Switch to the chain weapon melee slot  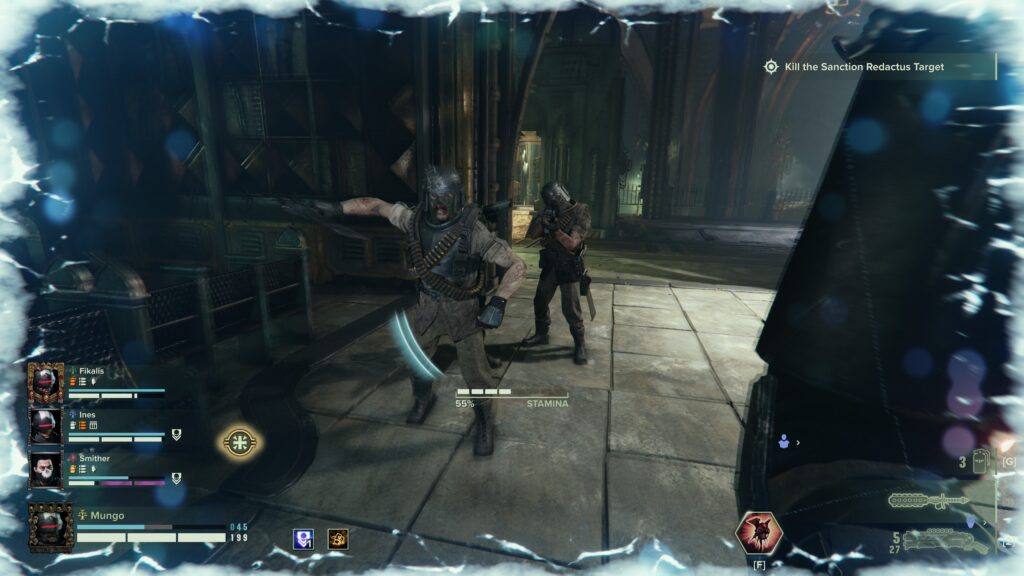pos(927,499)
